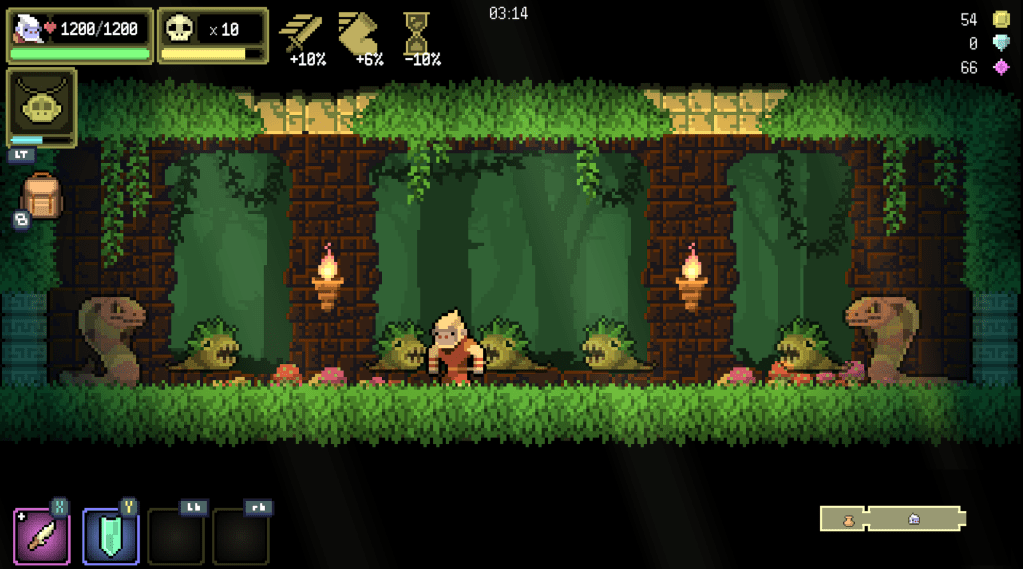1023x569 pixels.
Task: Click the pink gem currency icon
Action: tap(1000, 68)
